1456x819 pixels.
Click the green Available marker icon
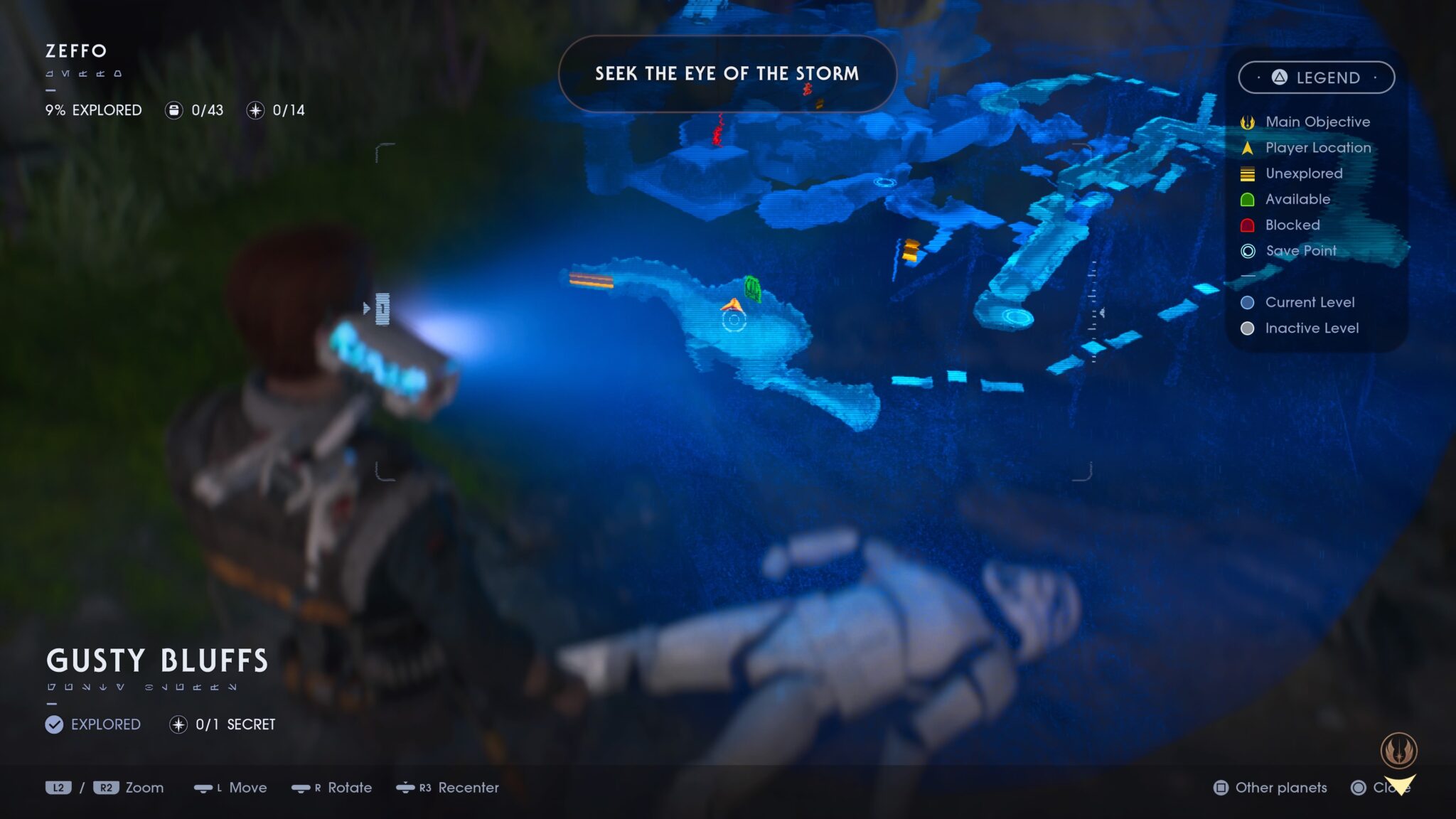[1248, 199]
